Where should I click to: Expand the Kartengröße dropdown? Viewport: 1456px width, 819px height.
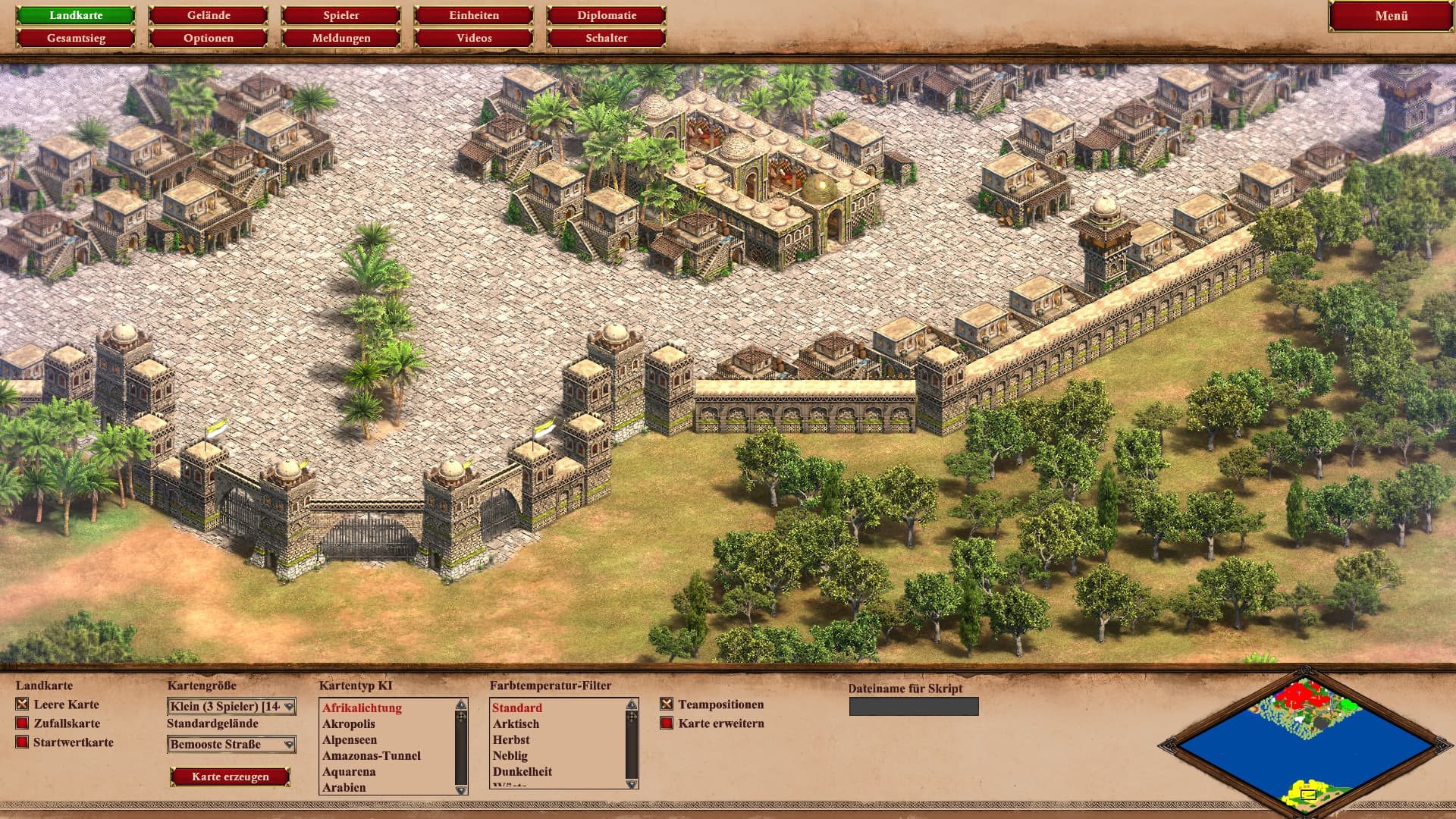pos(231,707)
